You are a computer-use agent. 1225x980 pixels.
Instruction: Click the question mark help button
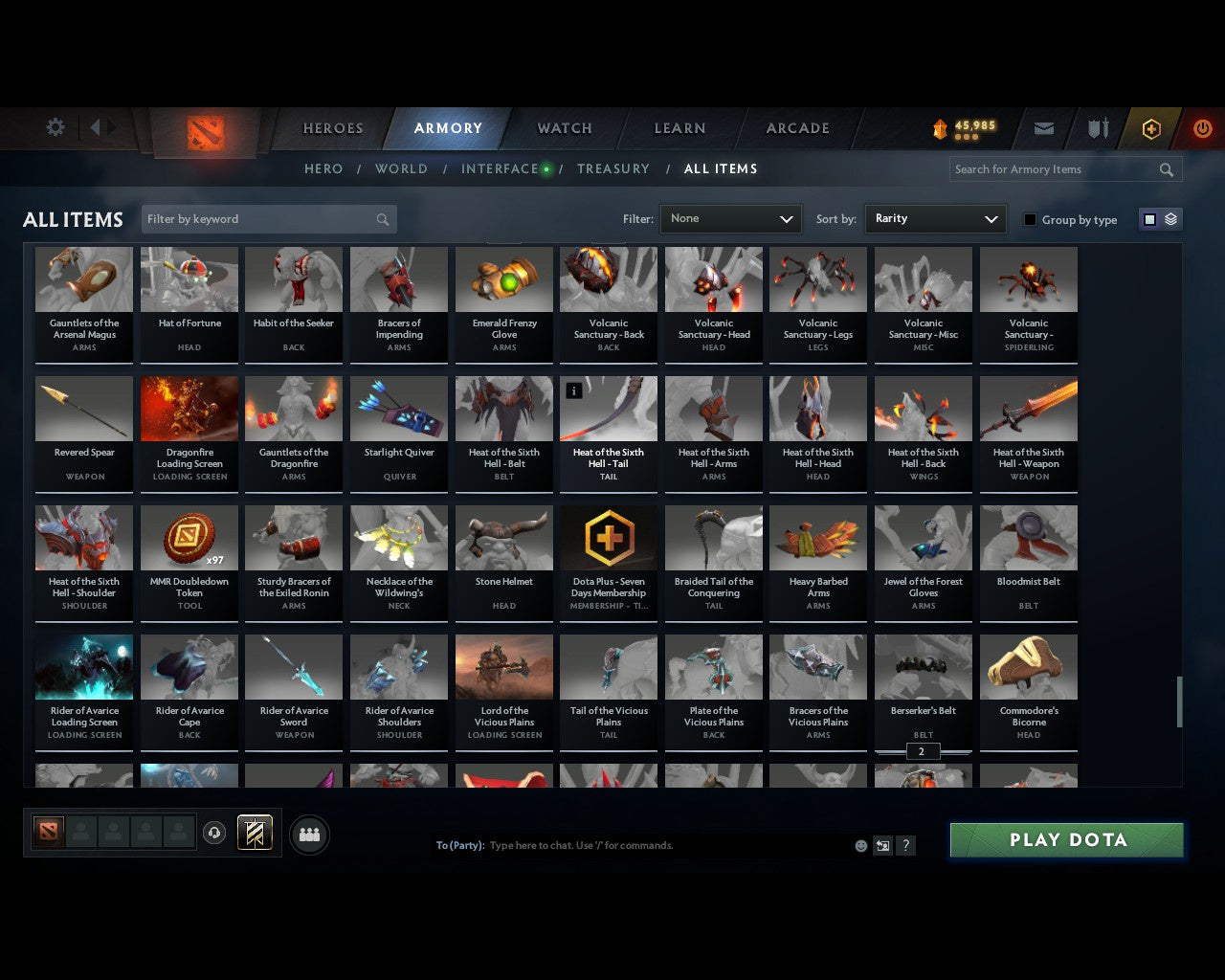click(x=905, y=845)
